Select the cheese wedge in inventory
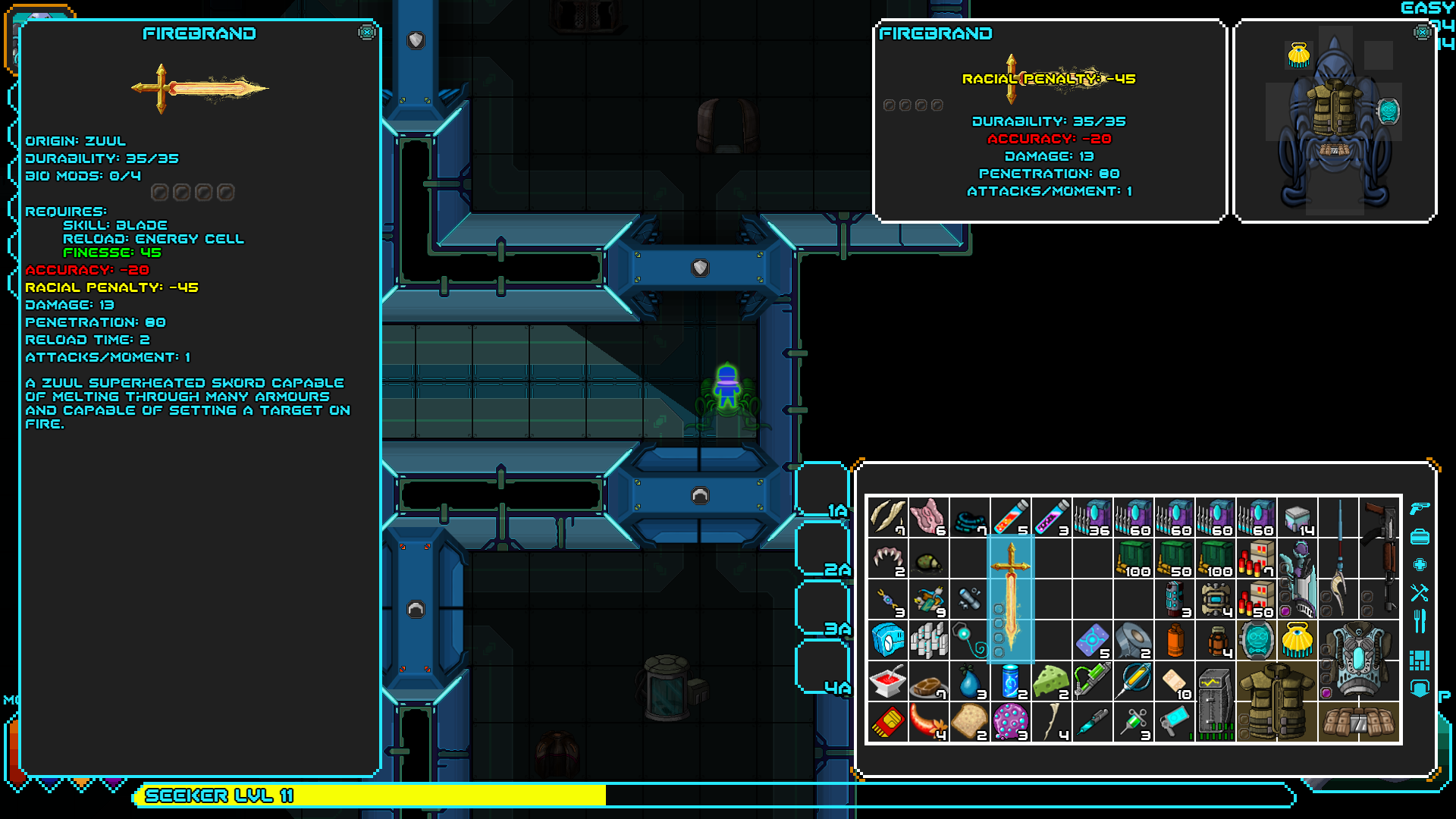The width and height of the screenshot is (1456, 819). point(1051,681)
